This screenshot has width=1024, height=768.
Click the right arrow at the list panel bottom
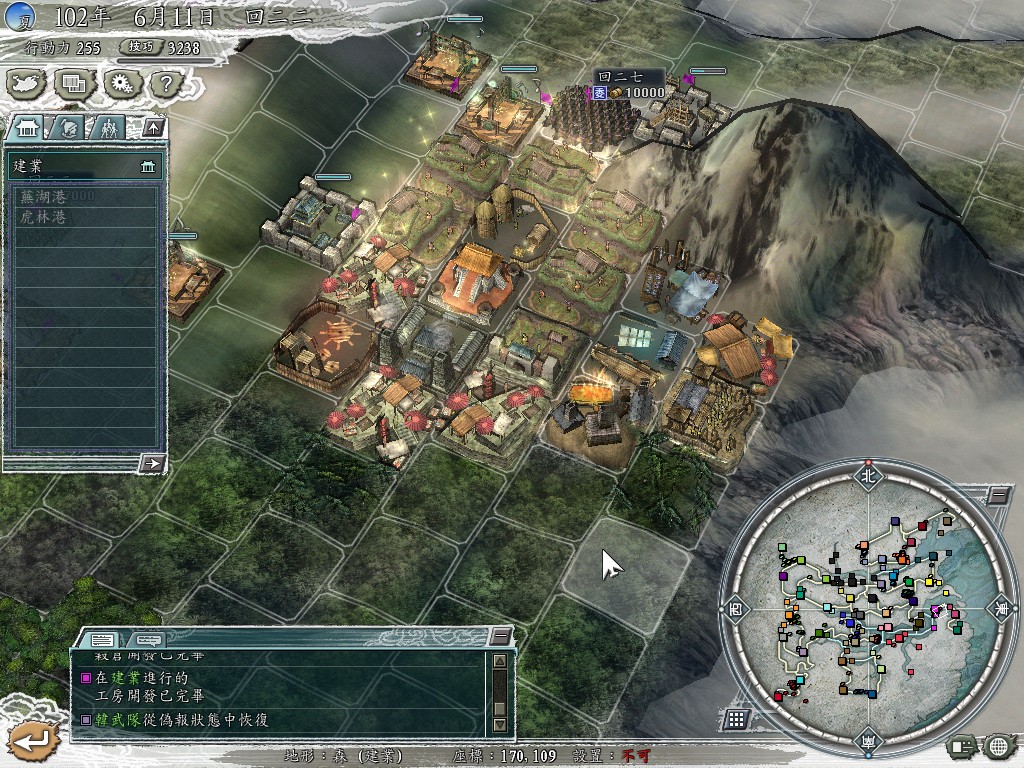(152, 463)
